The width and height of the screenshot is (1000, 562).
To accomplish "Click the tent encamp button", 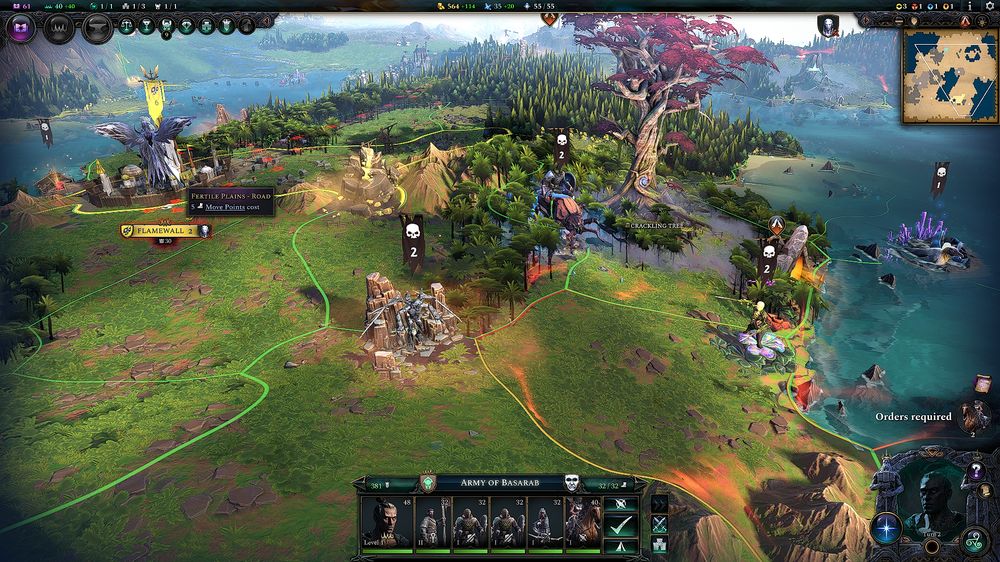I will [622, 545].
